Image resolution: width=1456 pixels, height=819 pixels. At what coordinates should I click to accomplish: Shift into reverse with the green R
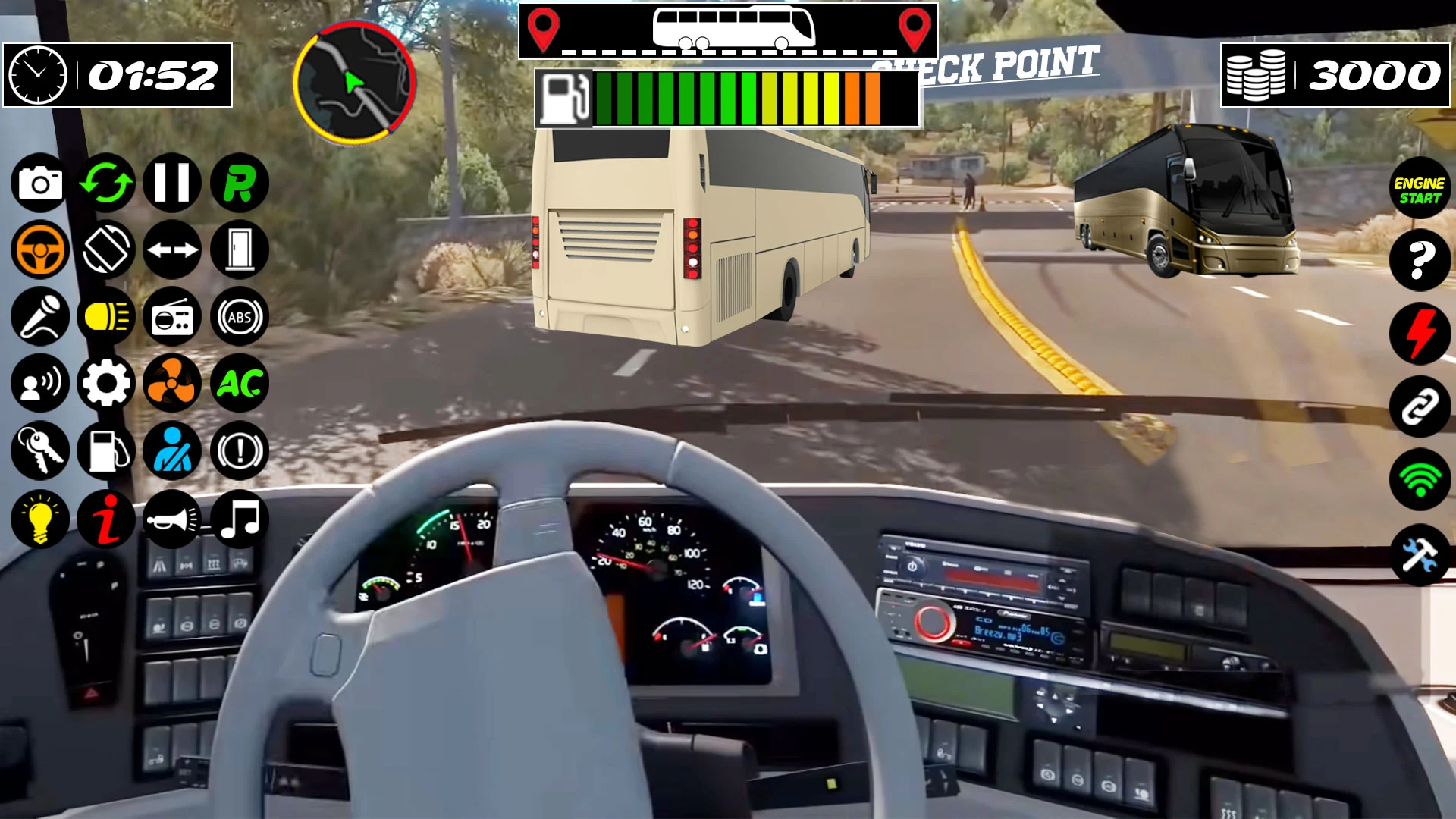pyautogui.click(x=240, y=183)
